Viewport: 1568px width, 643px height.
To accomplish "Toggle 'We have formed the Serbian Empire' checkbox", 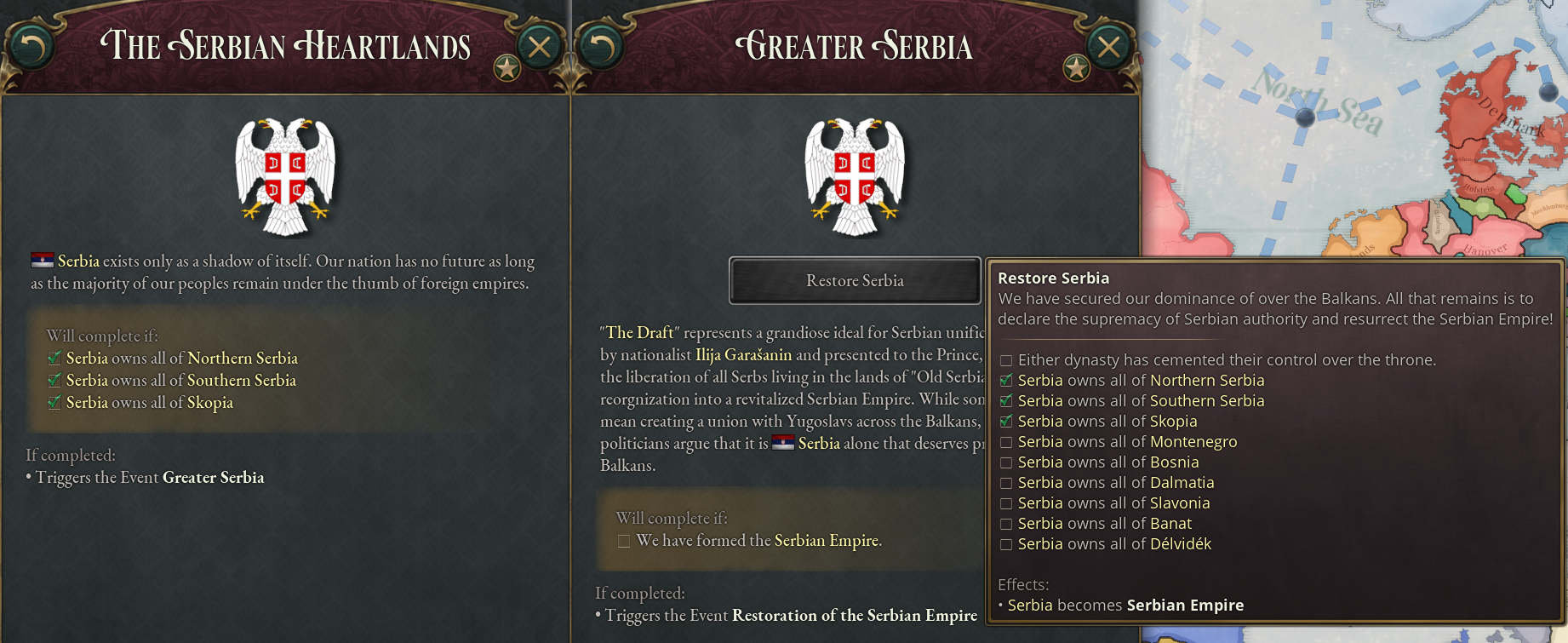I will (622, 540).
